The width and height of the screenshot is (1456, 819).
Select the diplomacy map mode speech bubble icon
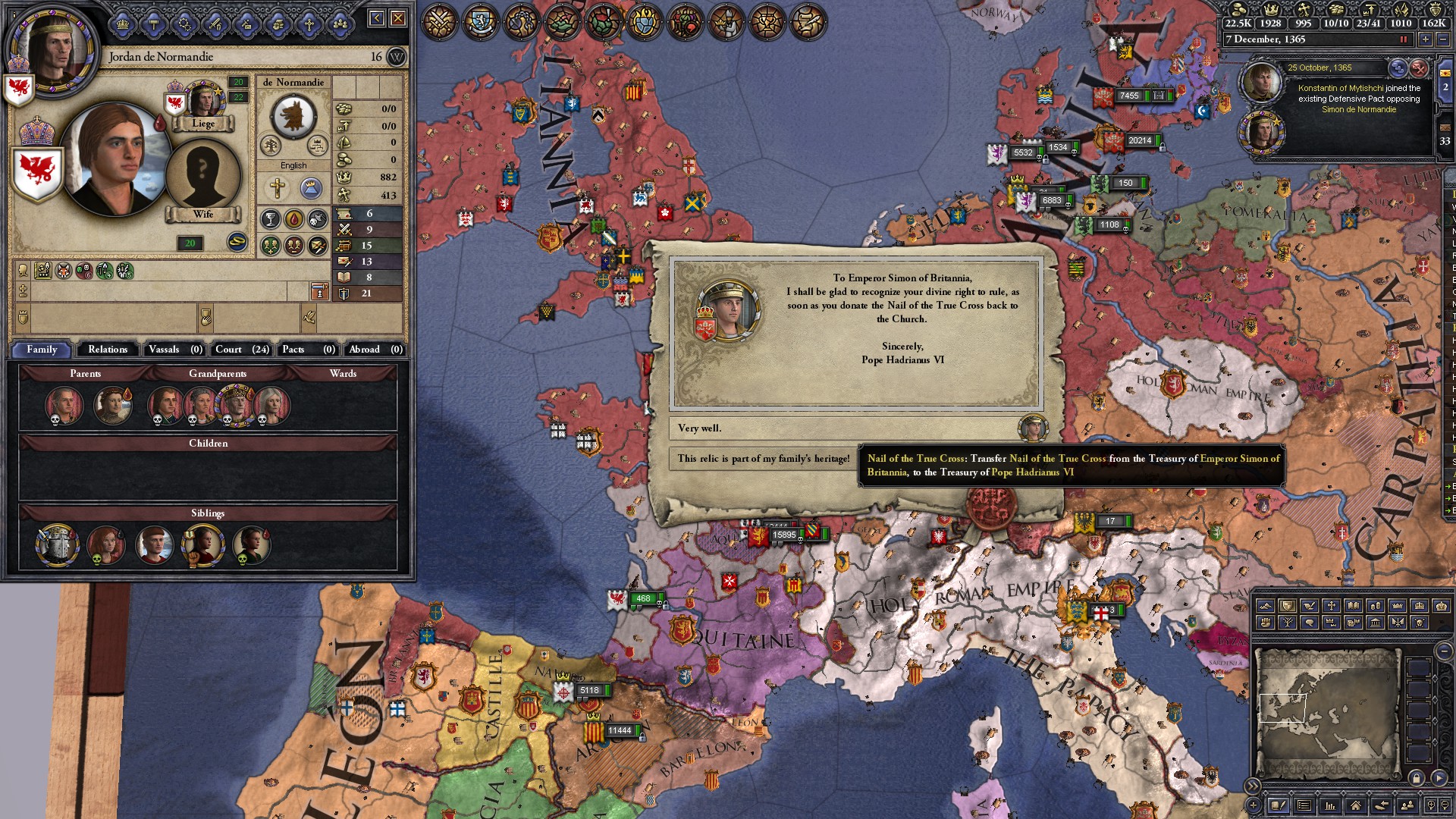pos(1310,622)
